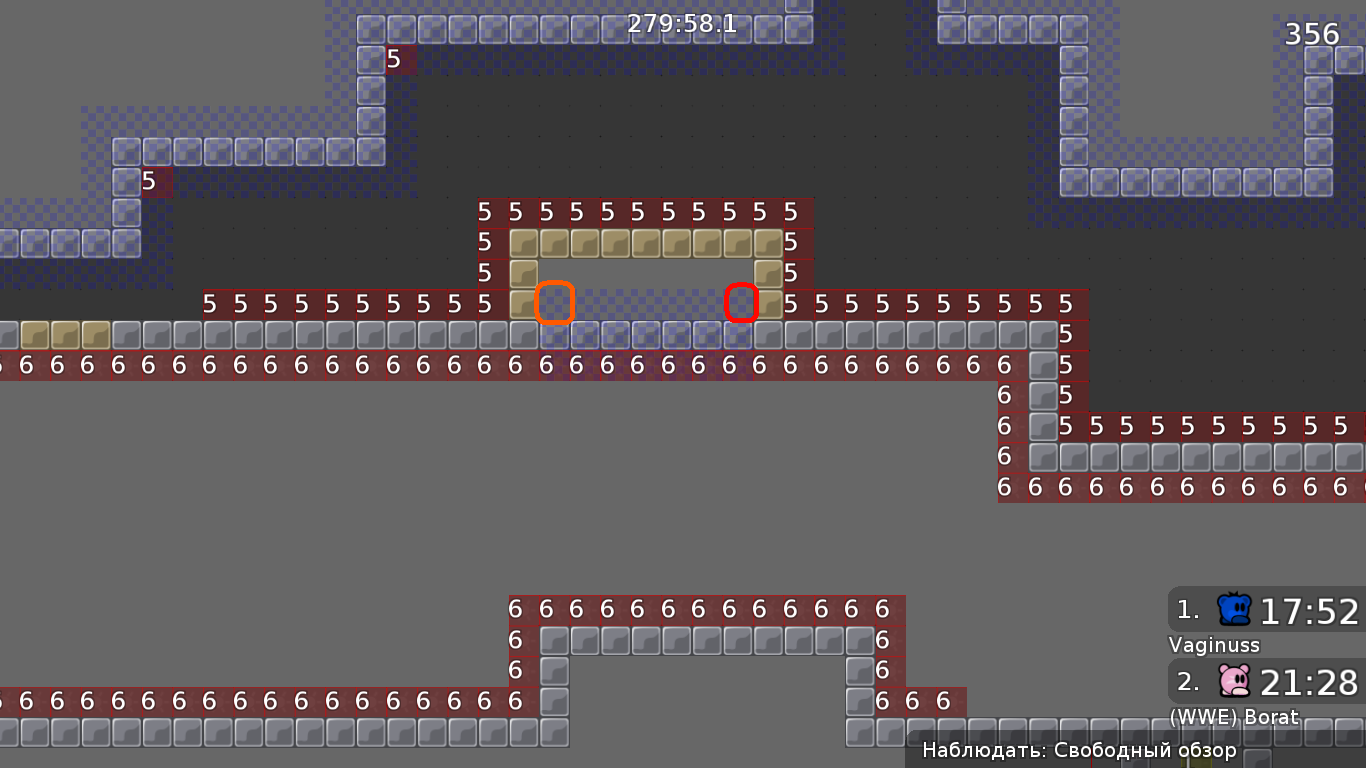Click the counter showing 356
The height and width of the screenshot is (768, 1366).
click(1313, 33)
